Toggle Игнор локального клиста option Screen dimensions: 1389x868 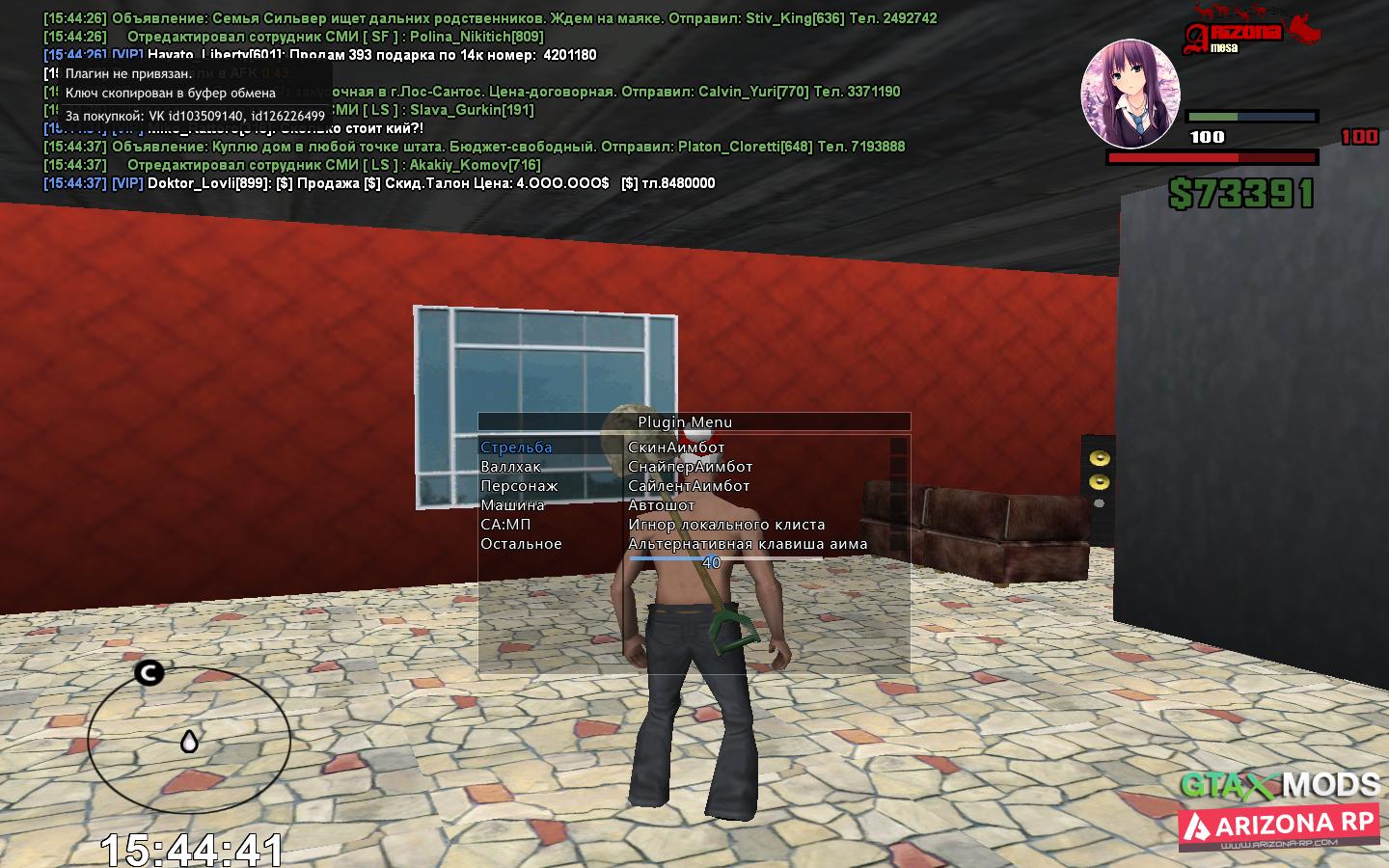point(726,525)
